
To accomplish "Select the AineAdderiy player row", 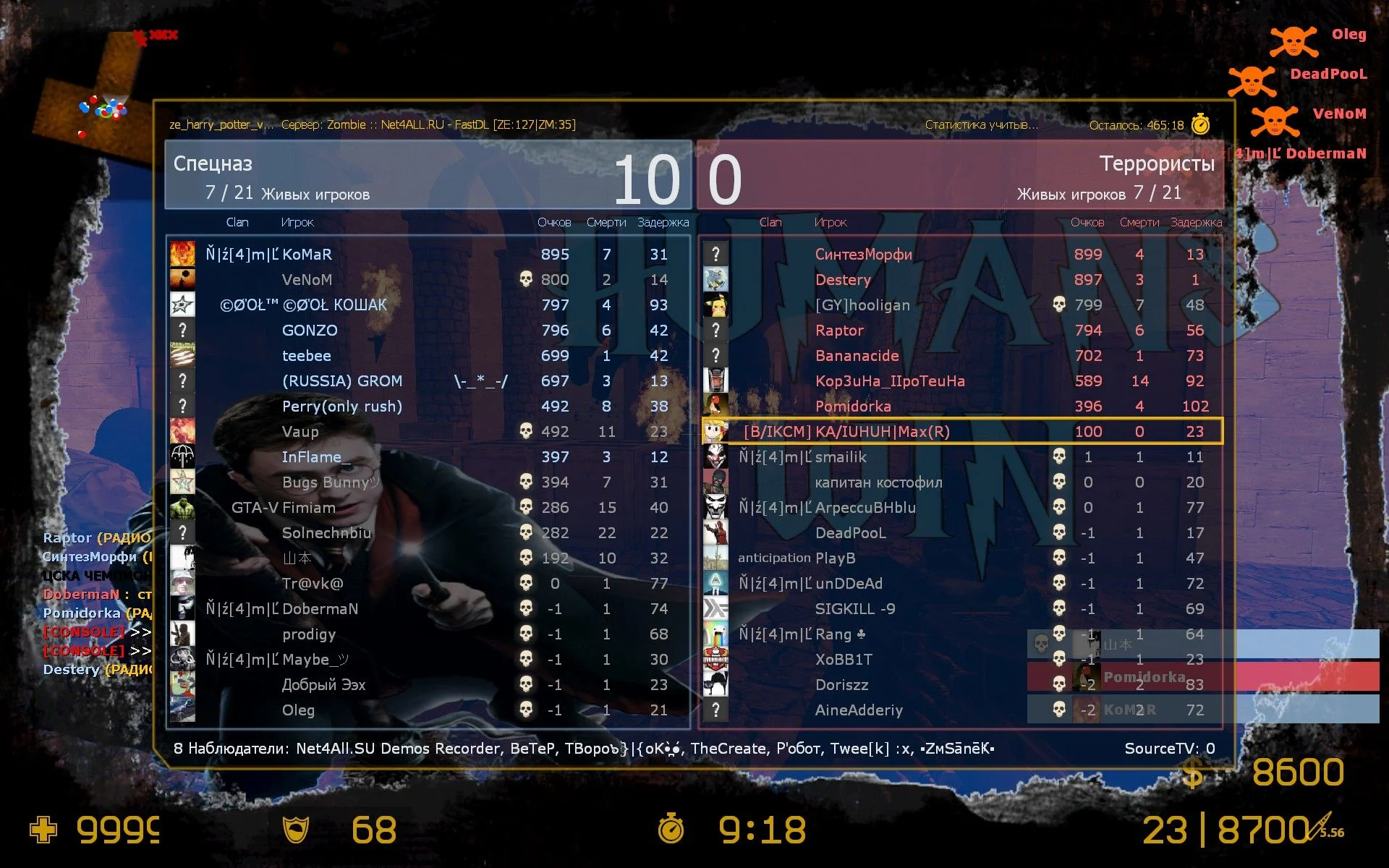I will coord(859,710).
